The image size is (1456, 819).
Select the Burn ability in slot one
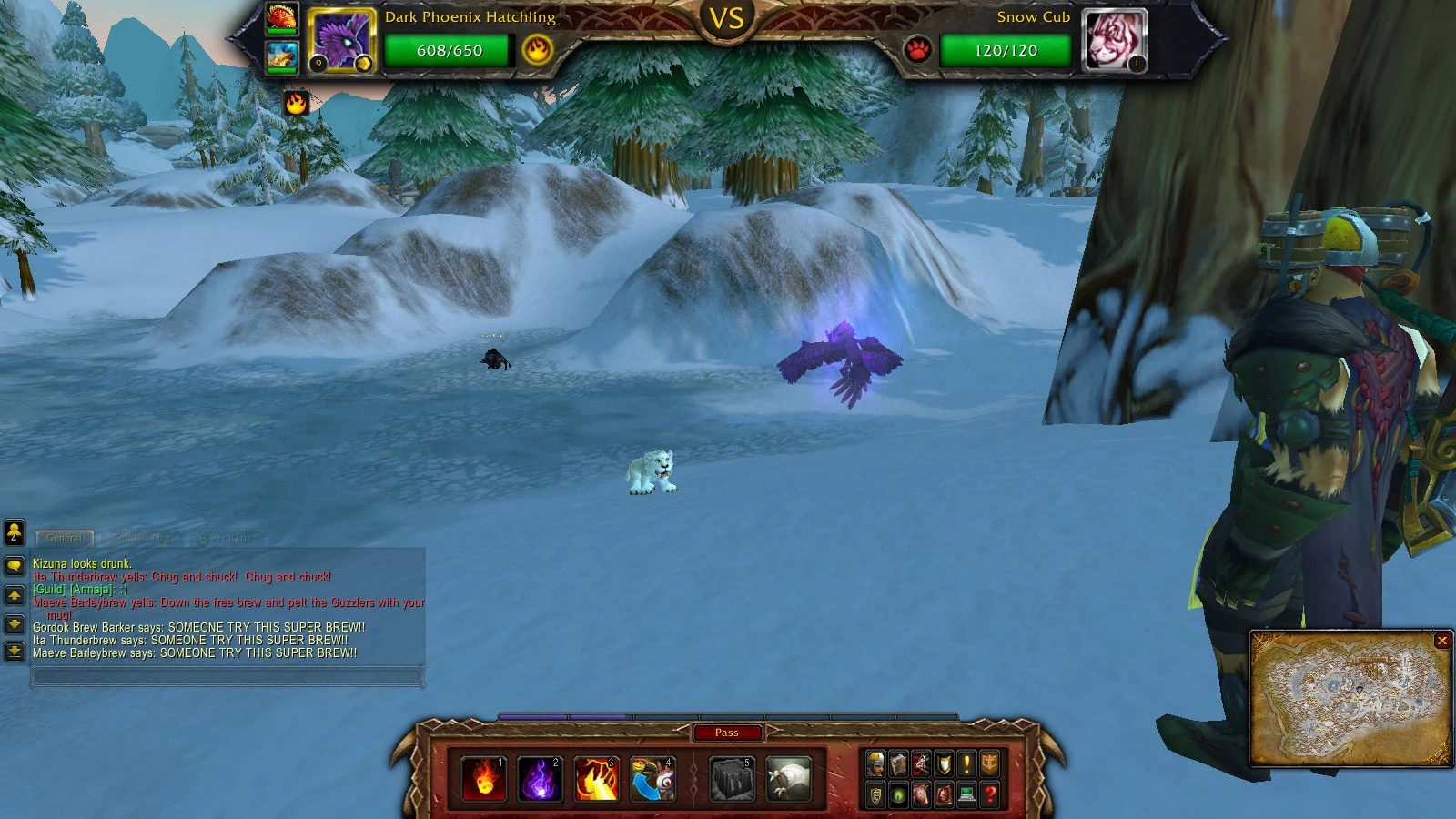pyautogui.click(x=484, y=778)
